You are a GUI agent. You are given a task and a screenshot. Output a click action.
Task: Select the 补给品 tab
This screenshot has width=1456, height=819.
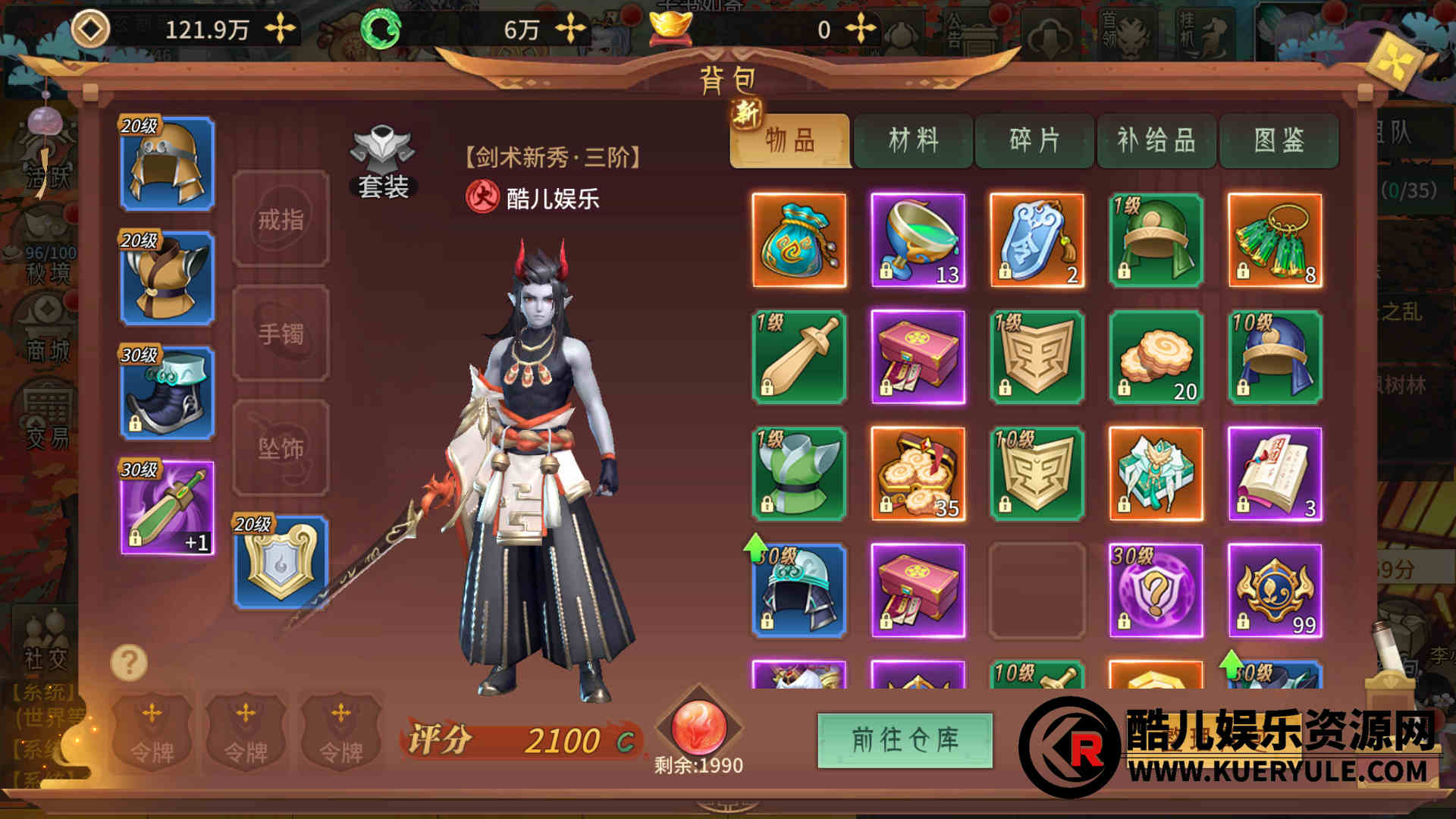[1156, 141]
